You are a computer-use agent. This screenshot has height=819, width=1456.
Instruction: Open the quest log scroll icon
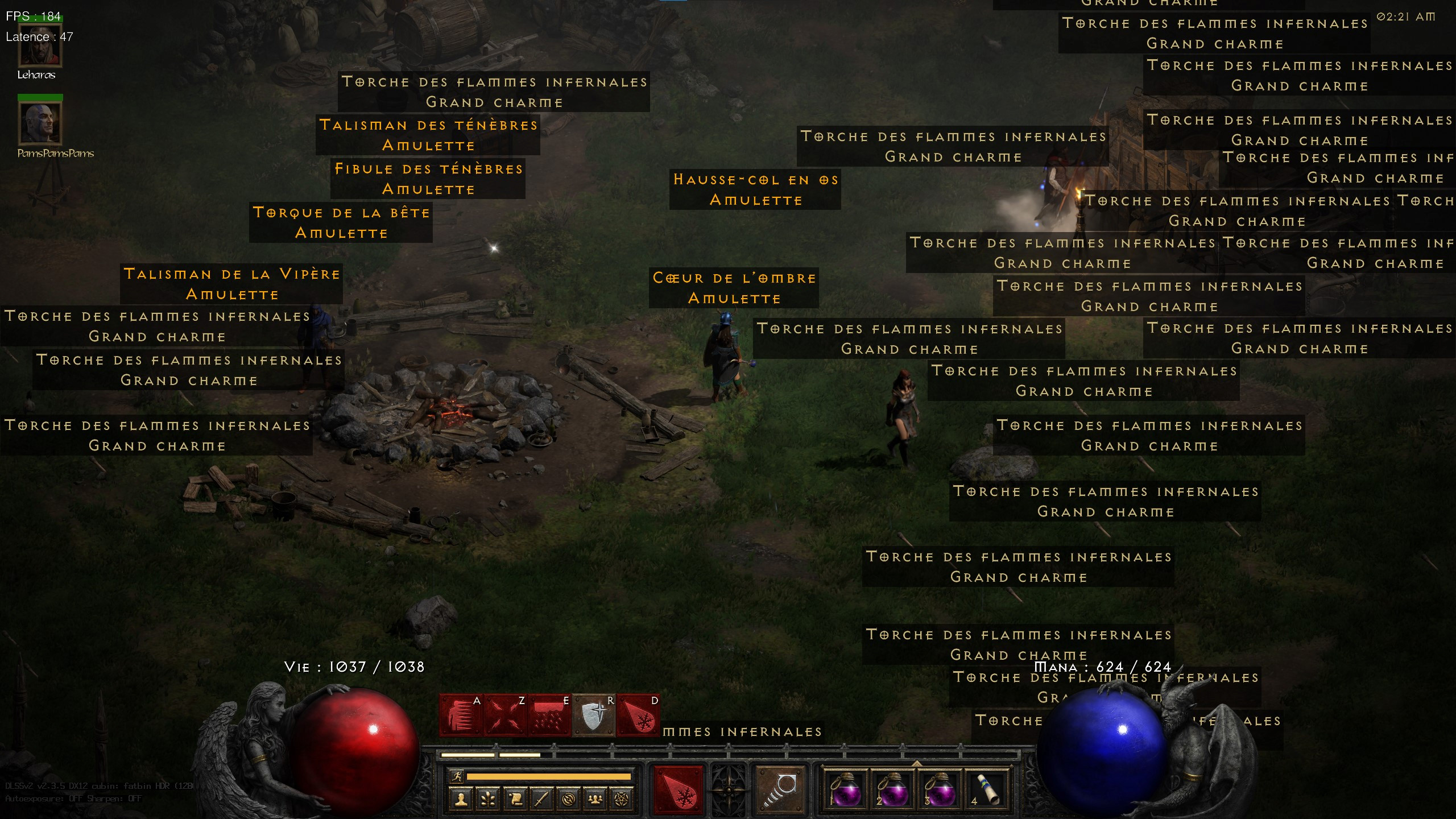514,799
